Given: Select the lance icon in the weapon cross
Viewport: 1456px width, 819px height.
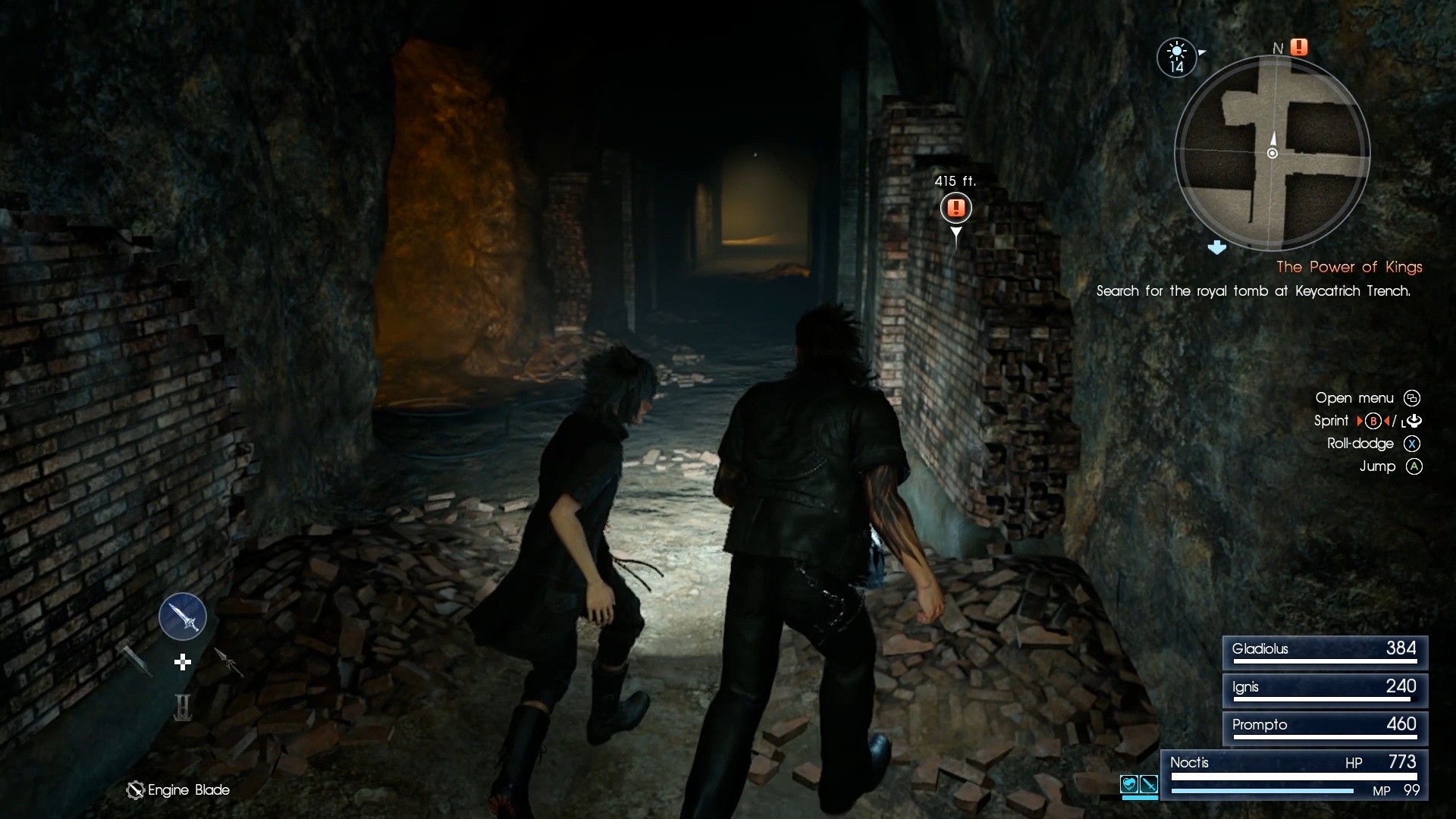Looking at the screenshot, I should point(230,661).
